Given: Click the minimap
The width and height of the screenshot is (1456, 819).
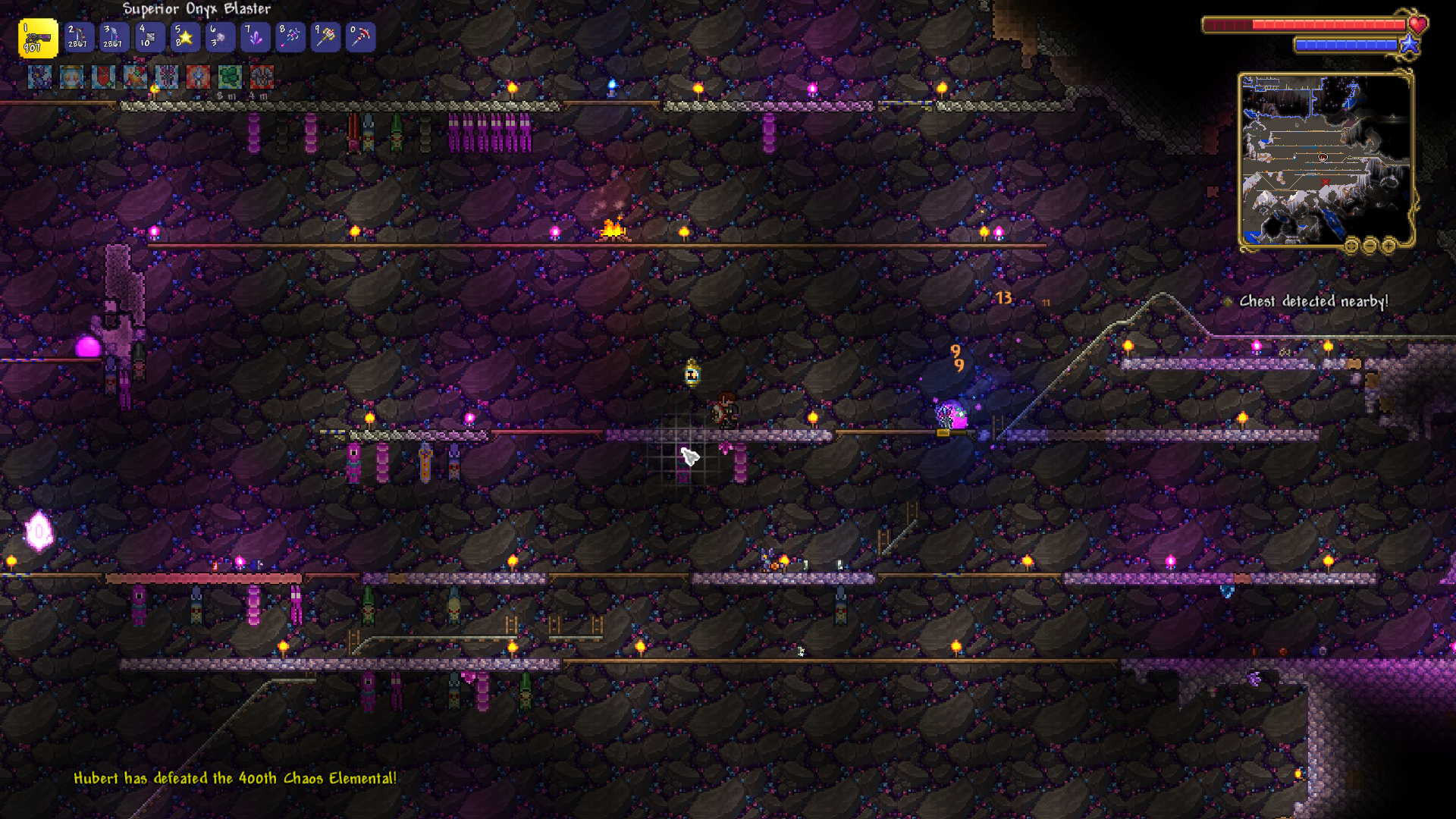Looking at the screenshot, I should click(x=1325, y=159).
